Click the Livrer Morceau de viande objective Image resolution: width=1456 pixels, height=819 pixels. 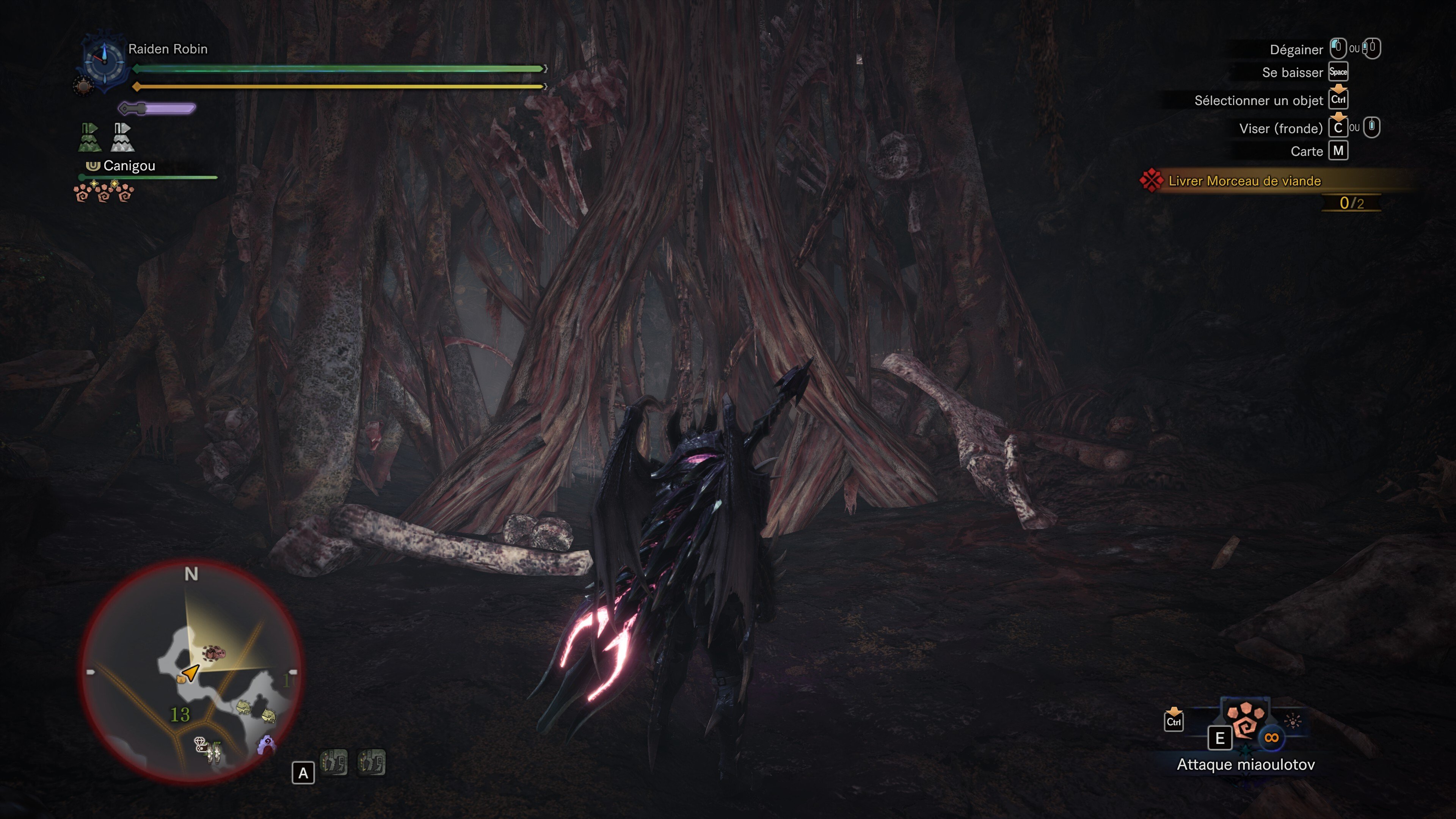pyautogui.click(x=1244, y=182)
